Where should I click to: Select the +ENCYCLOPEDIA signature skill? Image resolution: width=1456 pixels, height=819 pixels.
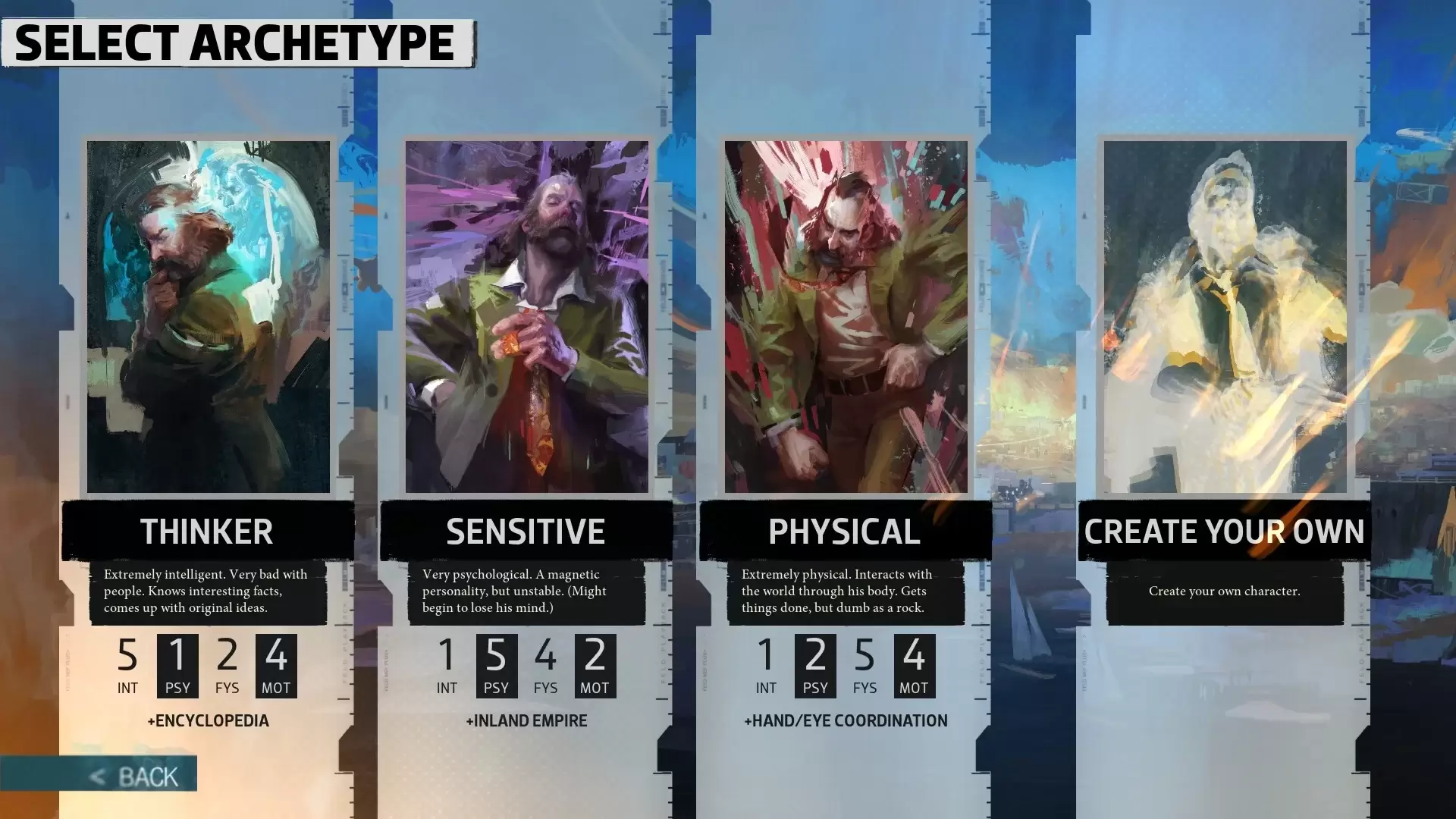pos(209,720)
